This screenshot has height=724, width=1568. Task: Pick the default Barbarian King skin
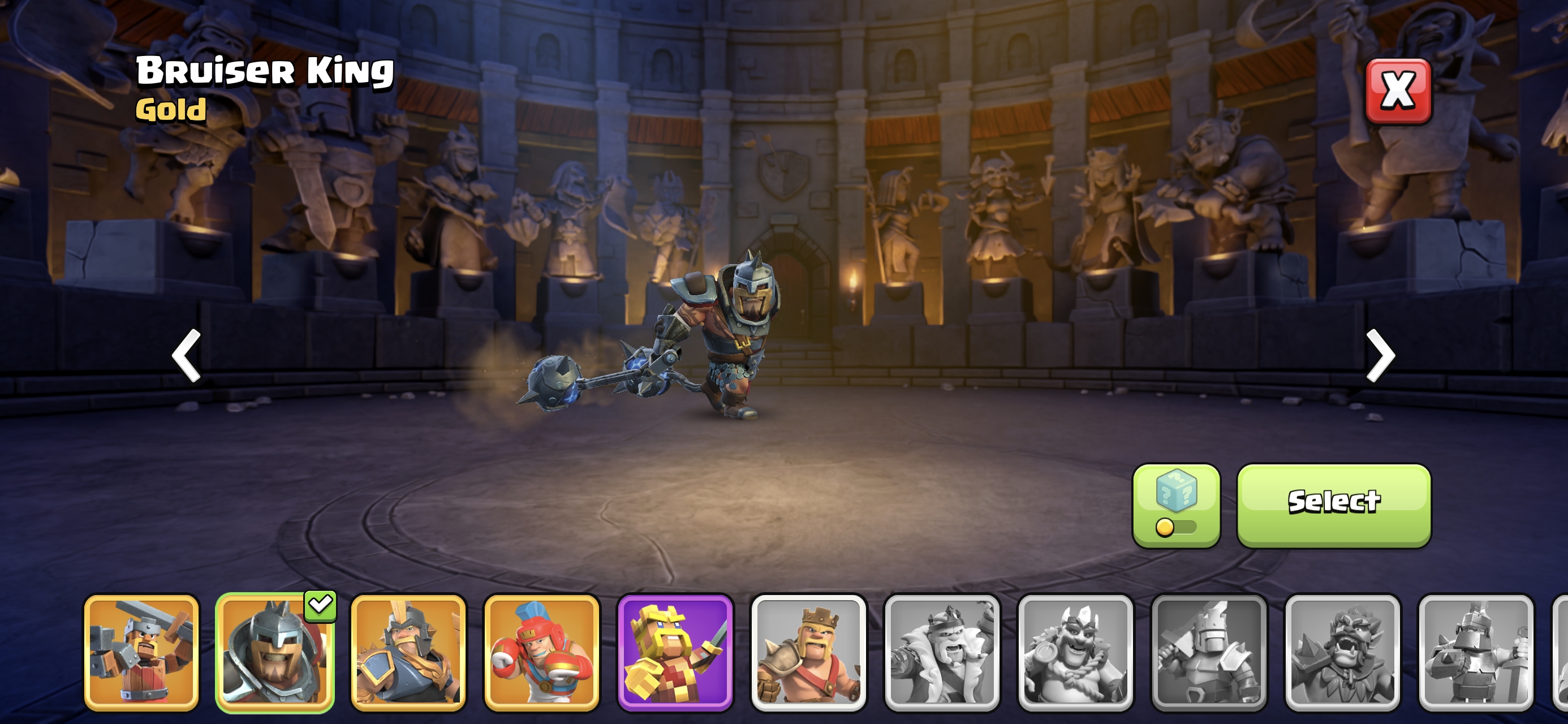point(808,653)
